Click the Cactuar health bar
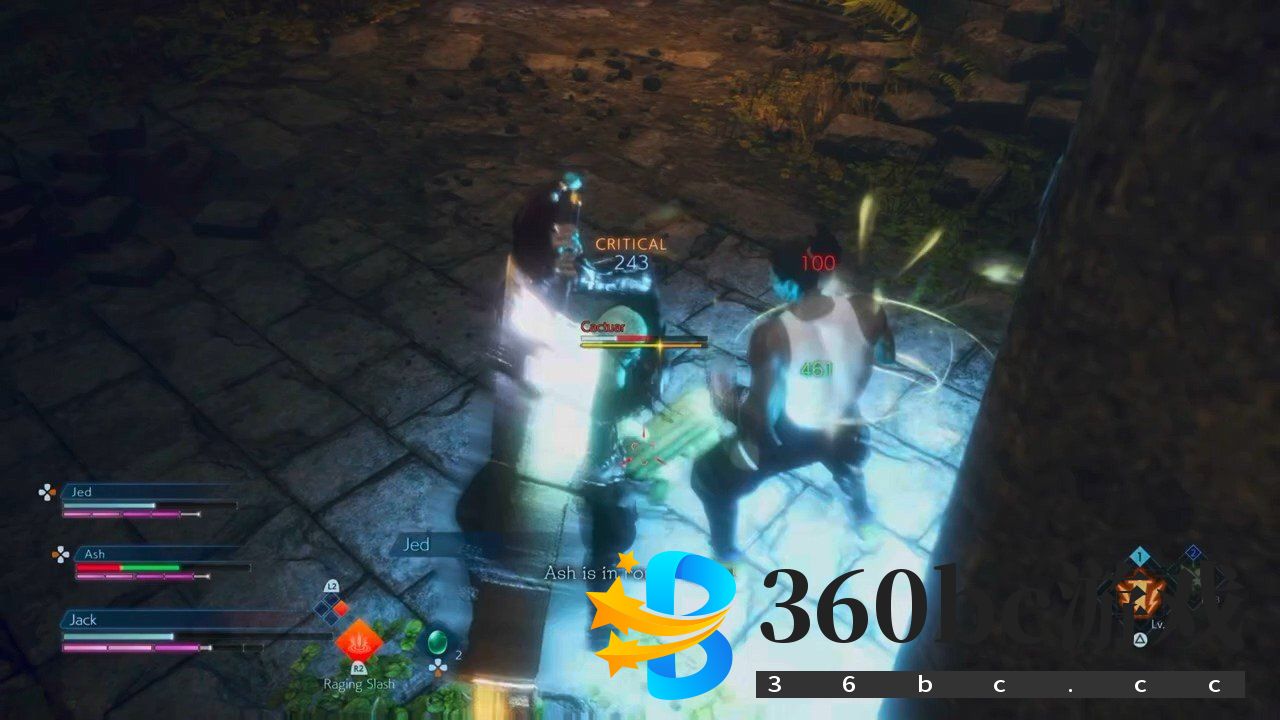This screenshot has width=1280, height=720. pos(644,340)
